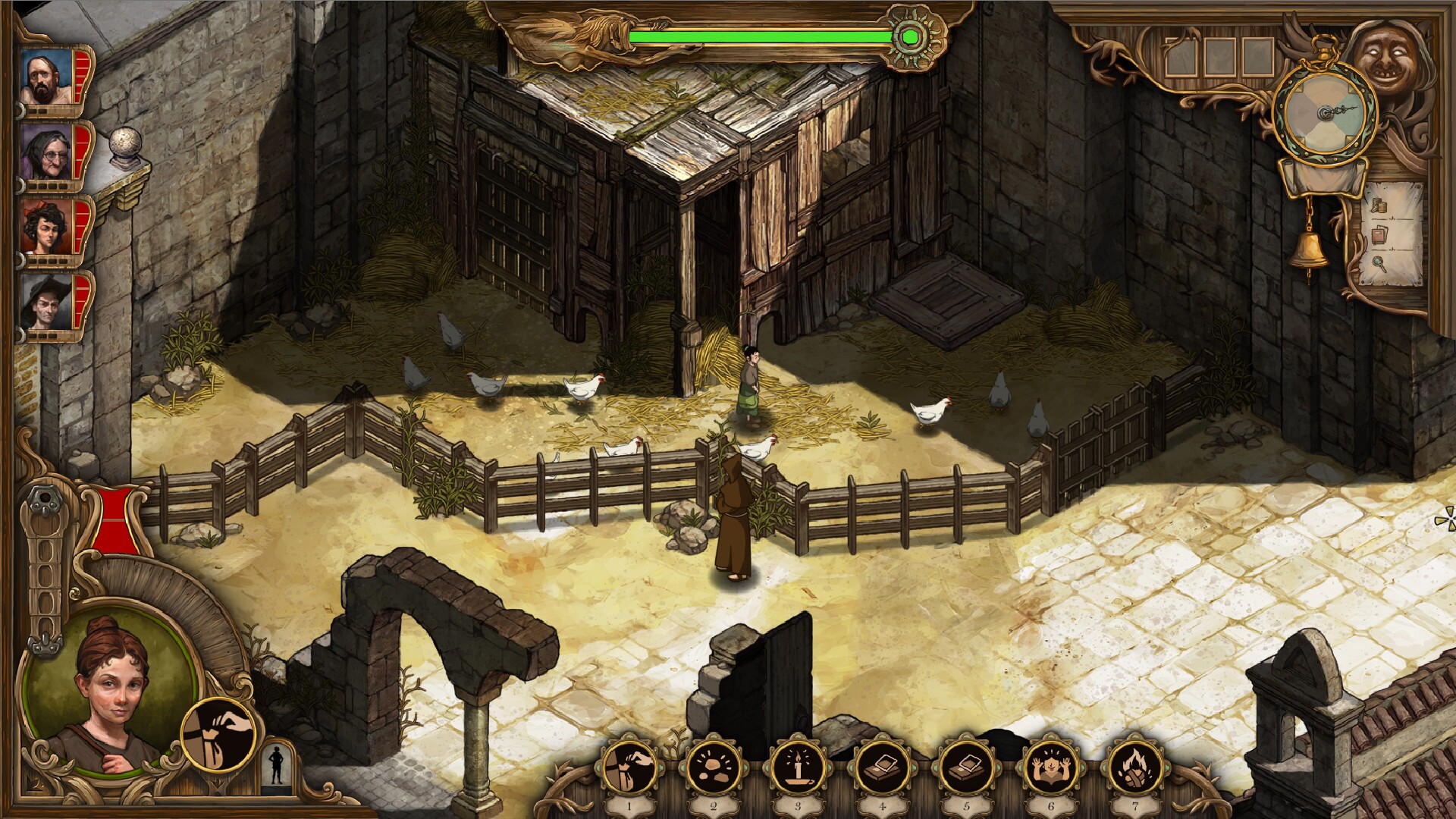Activate the candle ability in hotbar slot 3

pos(797,768)
